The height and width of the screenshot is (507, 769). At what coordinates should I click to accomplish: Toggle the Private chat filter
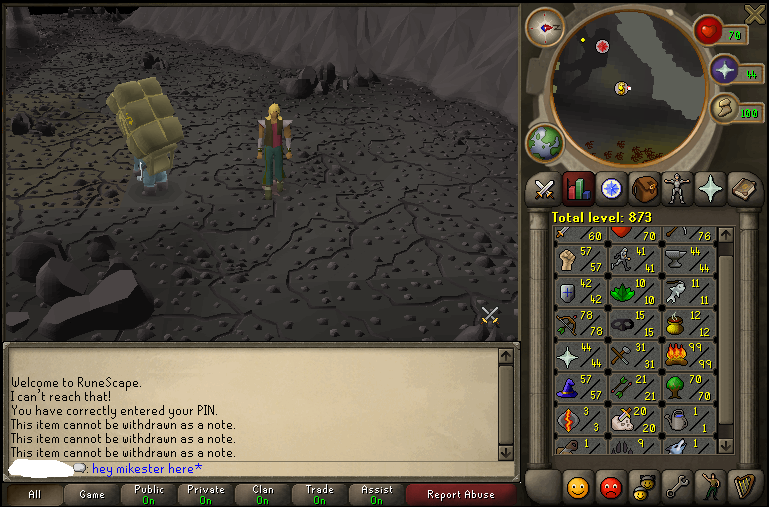(x=205, y=494)
